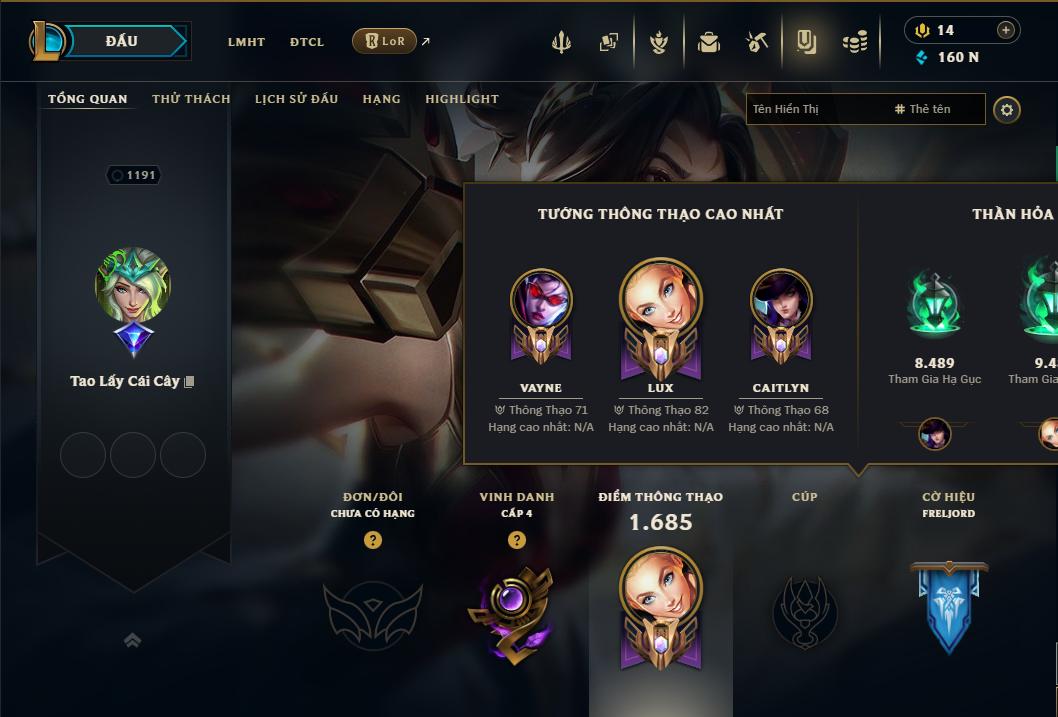Open the backpack collection icon
Image resolution: width=1058 pixels, height=717 pixels.
708,42
